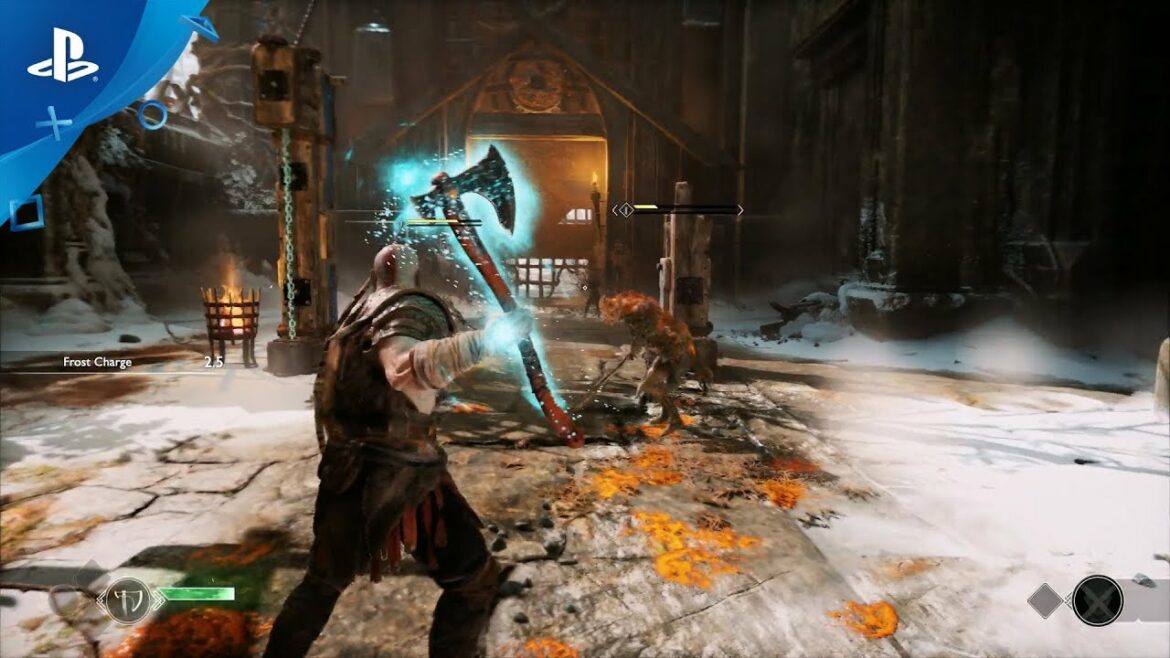
Task: Select the grey diamond slot beside crossed circle
Action: (x=1046, y=600)
